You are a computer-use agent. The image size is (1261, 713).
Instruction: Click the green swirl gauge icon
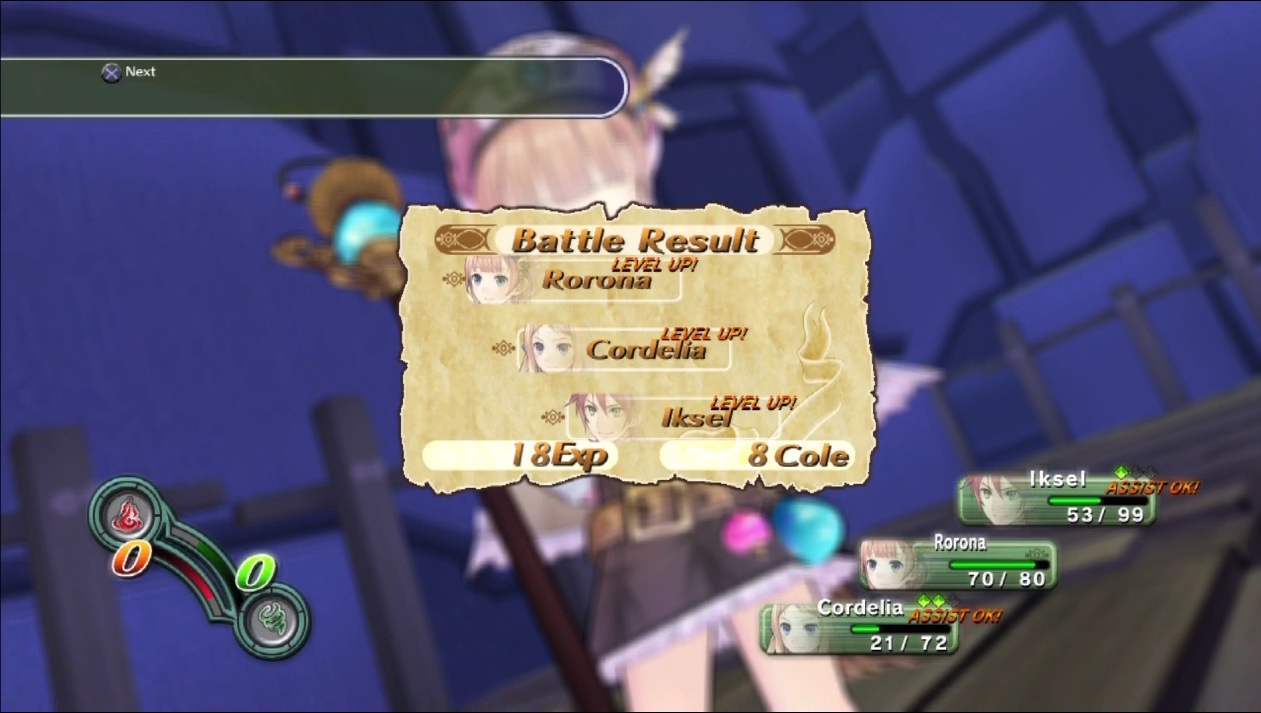click(x=270, y=614)
